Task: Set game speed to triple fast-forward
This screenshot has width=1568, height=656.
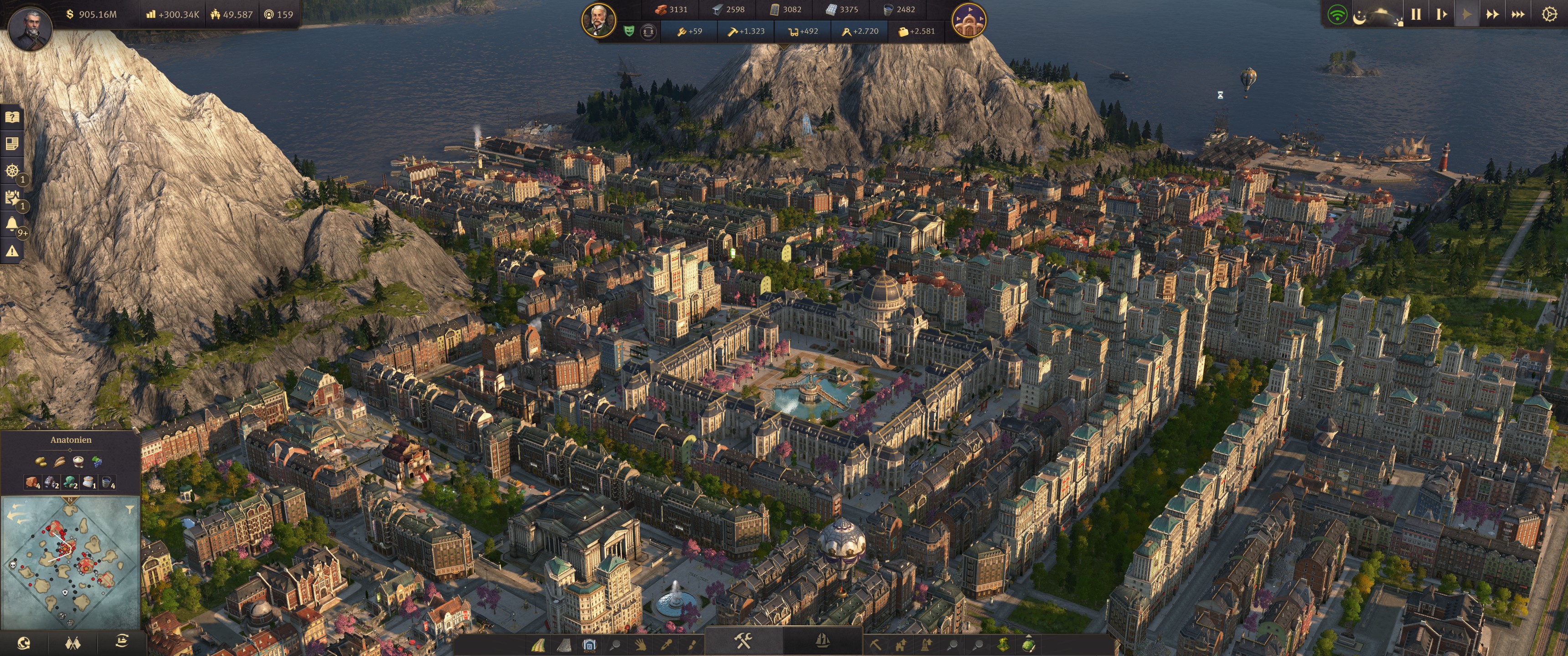Action: coord(1518,14)
